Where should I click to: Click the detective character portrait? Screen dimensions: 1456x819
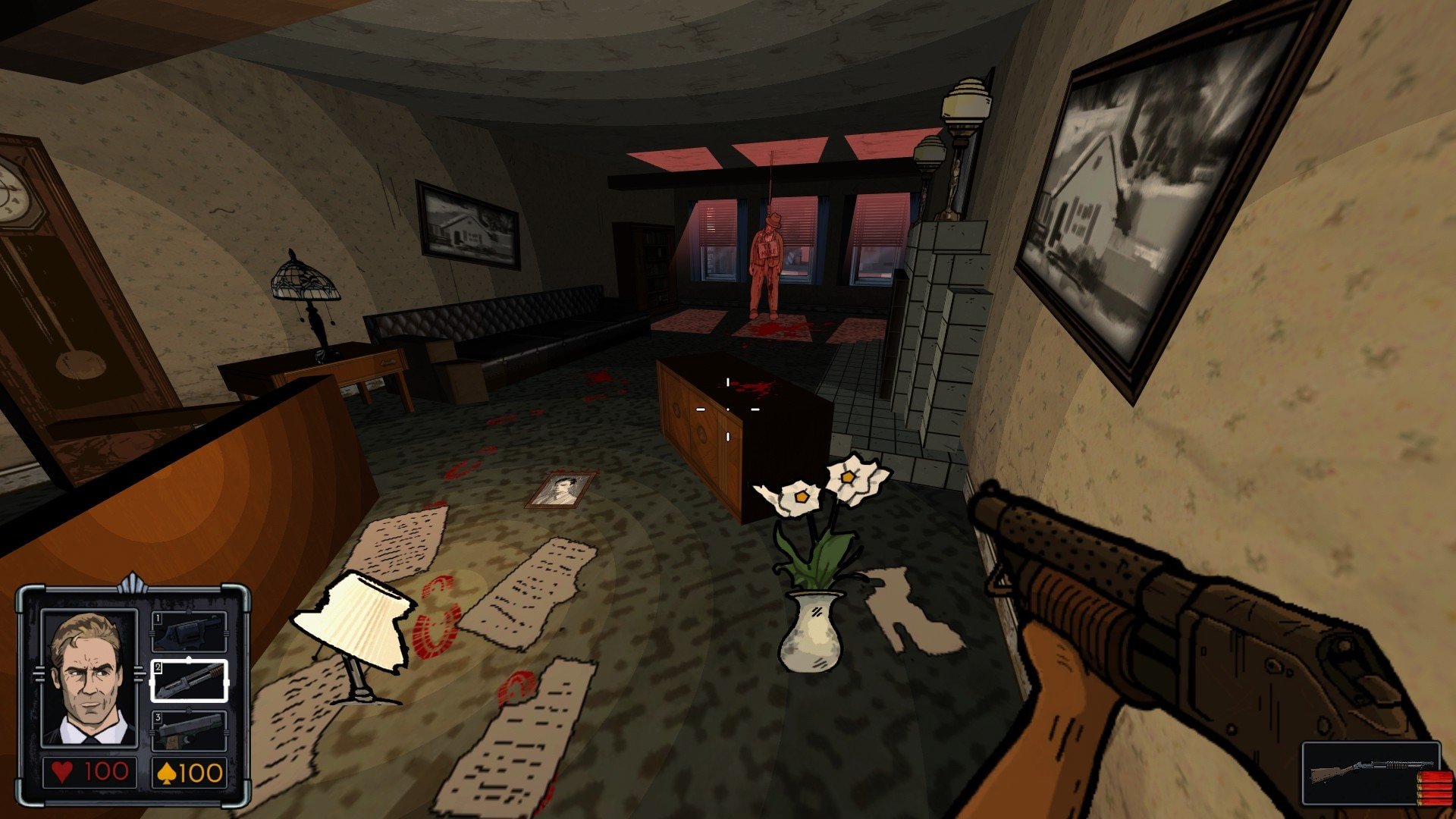click(x=89, y=679)
